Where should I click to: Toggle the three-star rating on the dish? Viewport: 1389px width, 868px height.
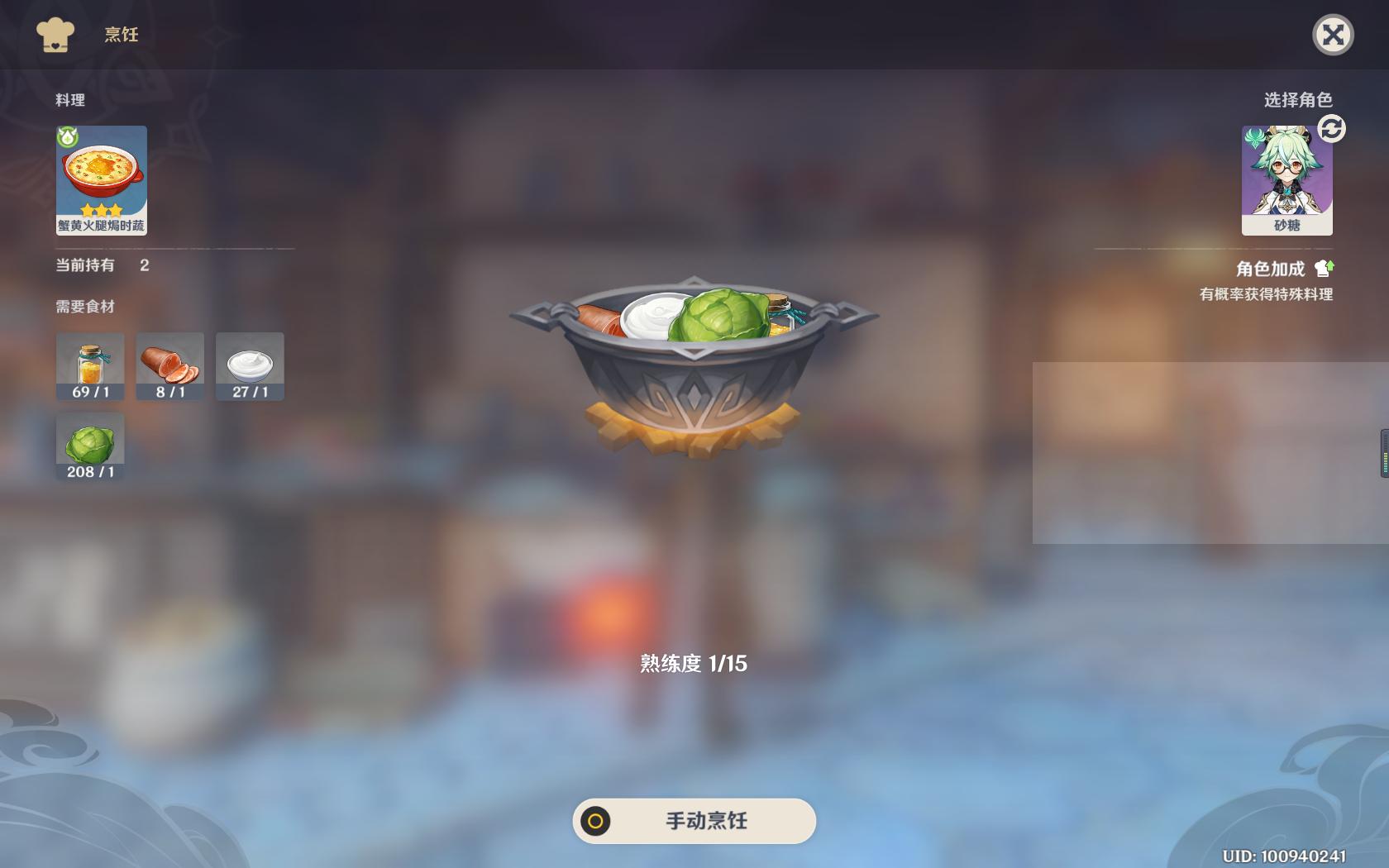[100, 210]
